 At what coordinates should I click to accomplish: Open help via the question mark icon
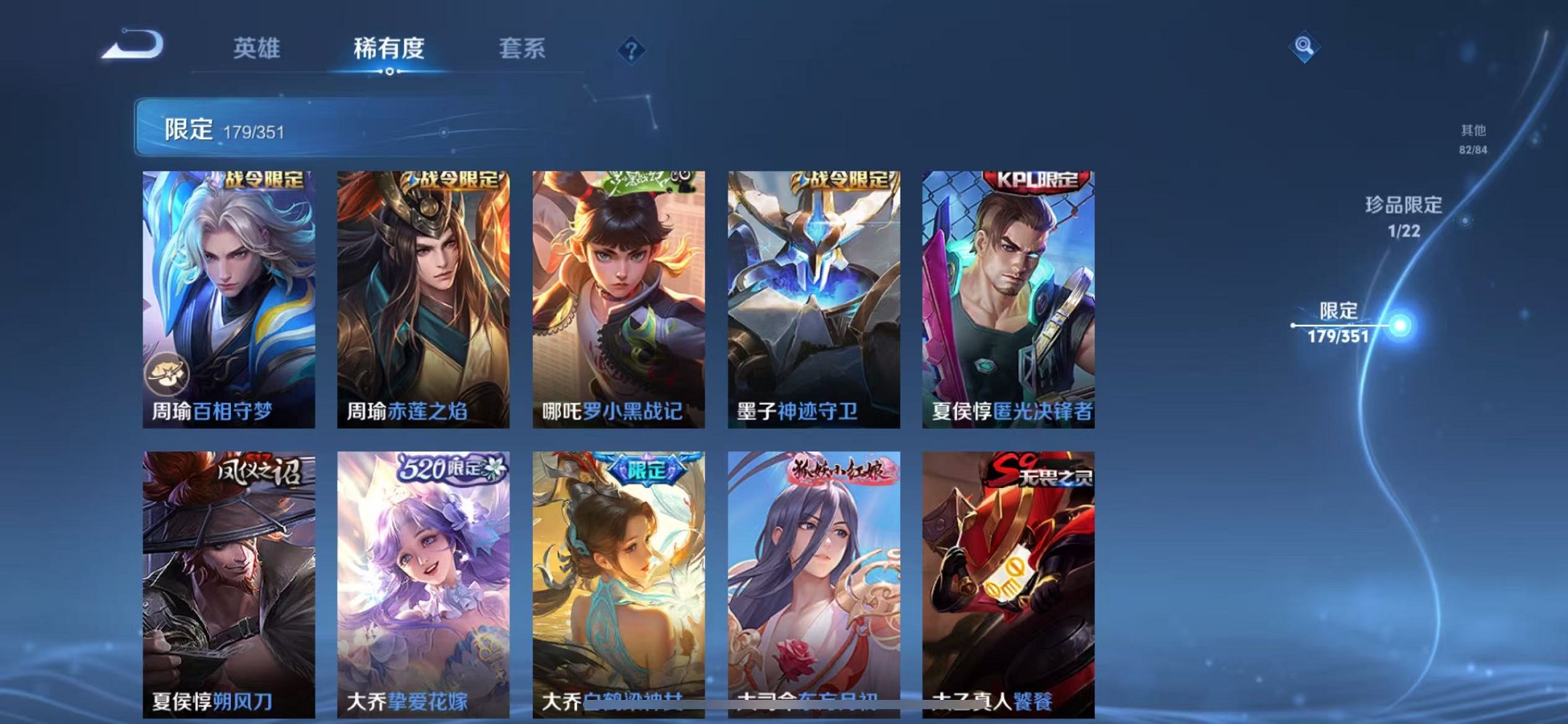[631, 49]
